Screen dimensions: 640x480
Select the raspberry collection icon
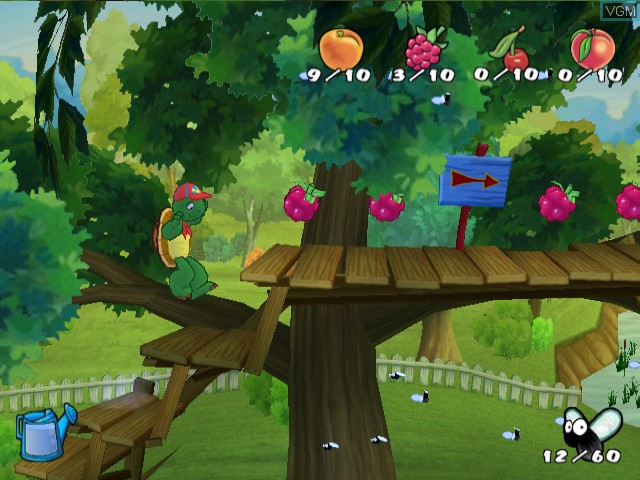point(424,48)
